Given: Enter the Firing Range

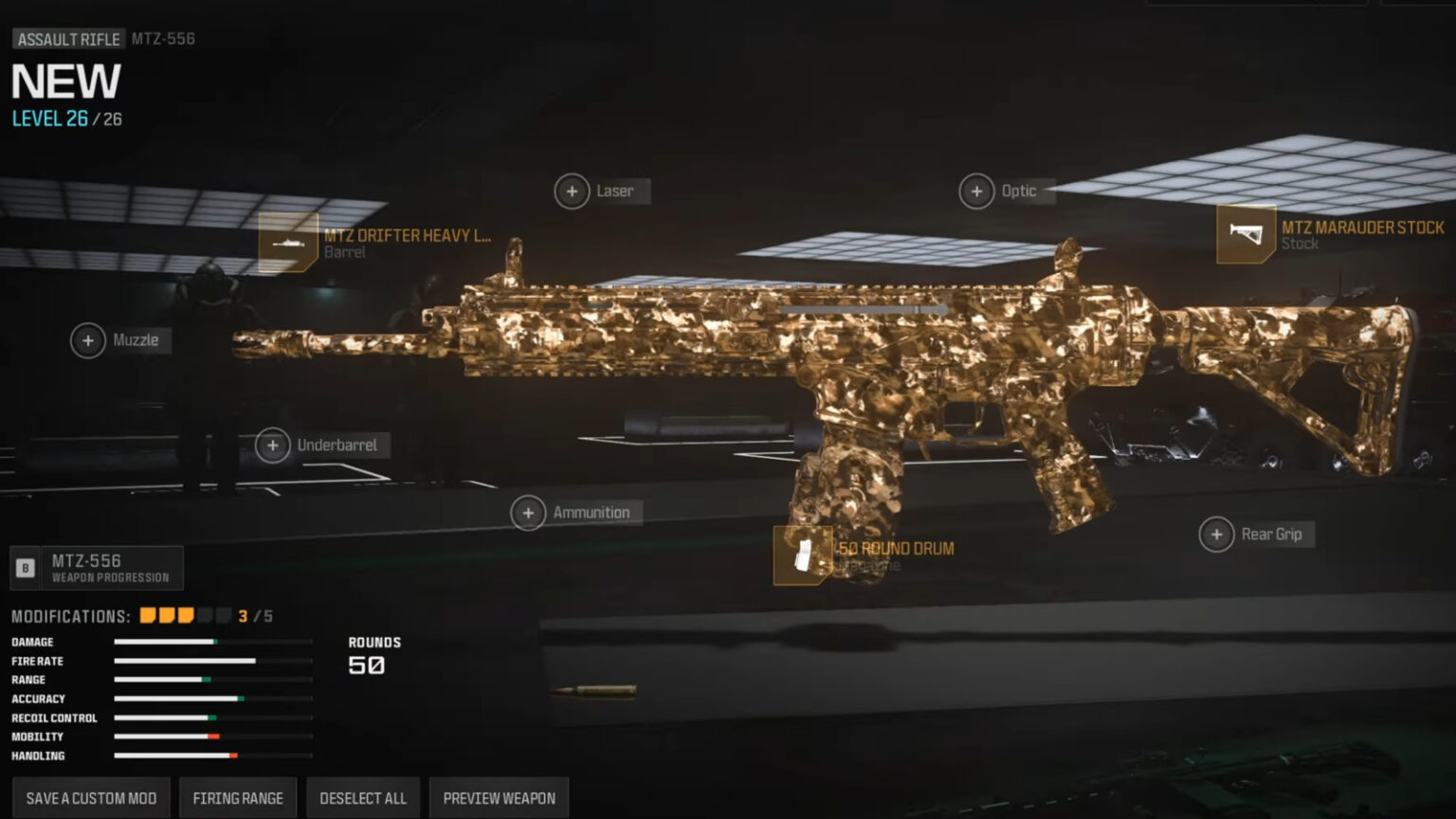Looking at the screenshot, I should tap(238, 797).
